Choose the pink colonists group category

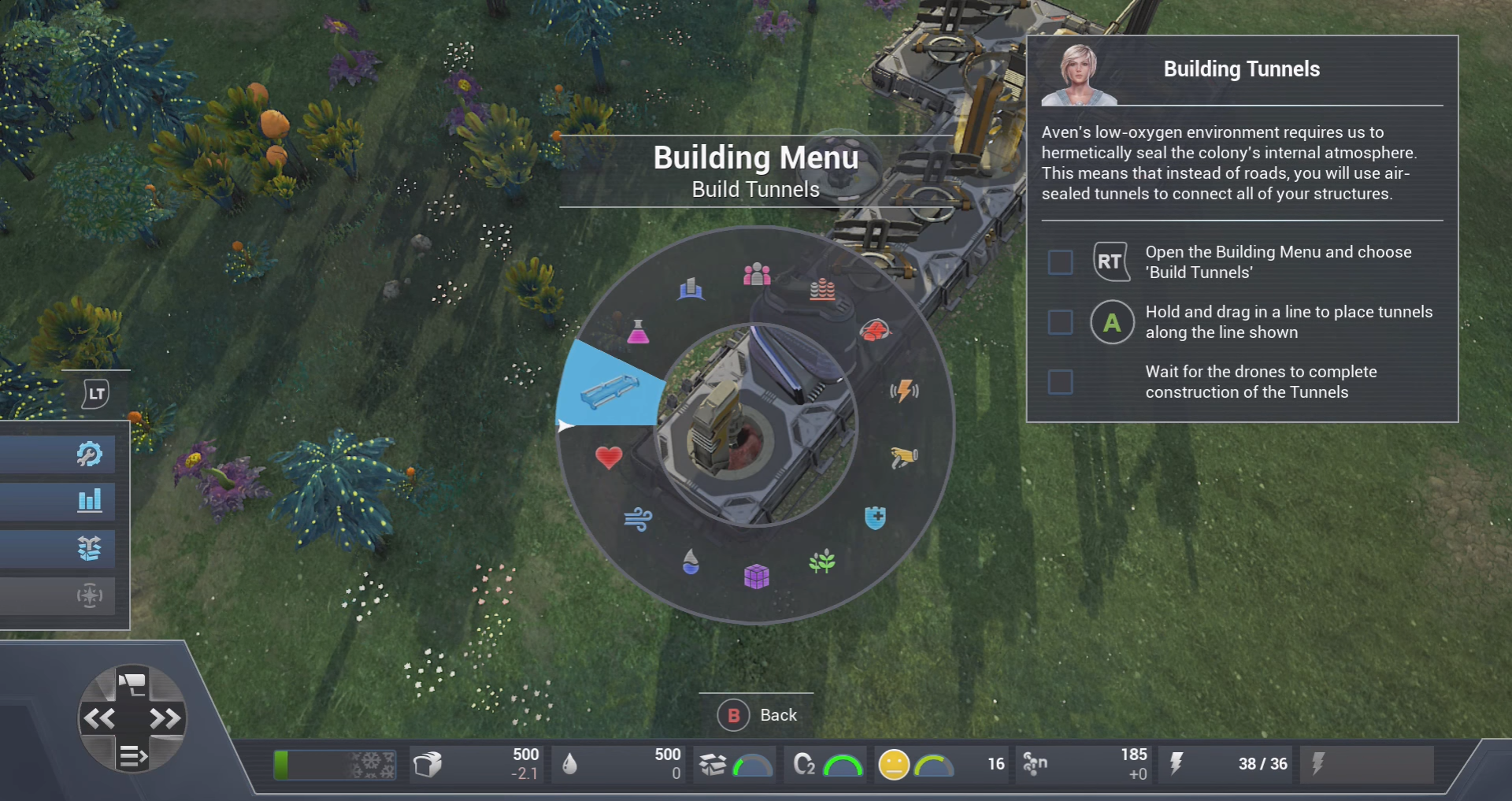tap(757, 274)
